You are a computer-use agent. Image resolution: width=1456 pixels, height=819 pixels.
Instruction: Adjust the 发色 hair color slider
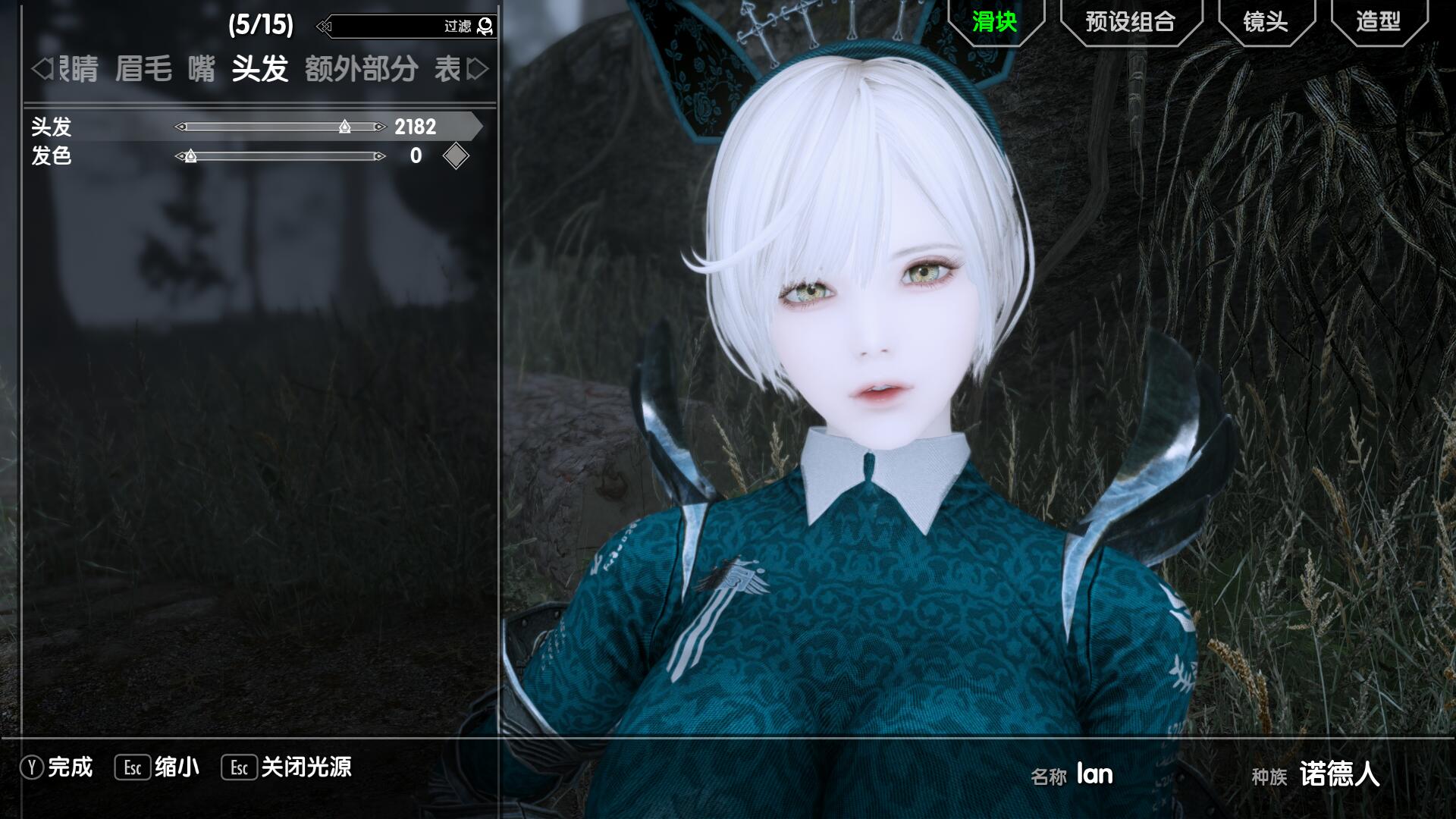point(191,156)
